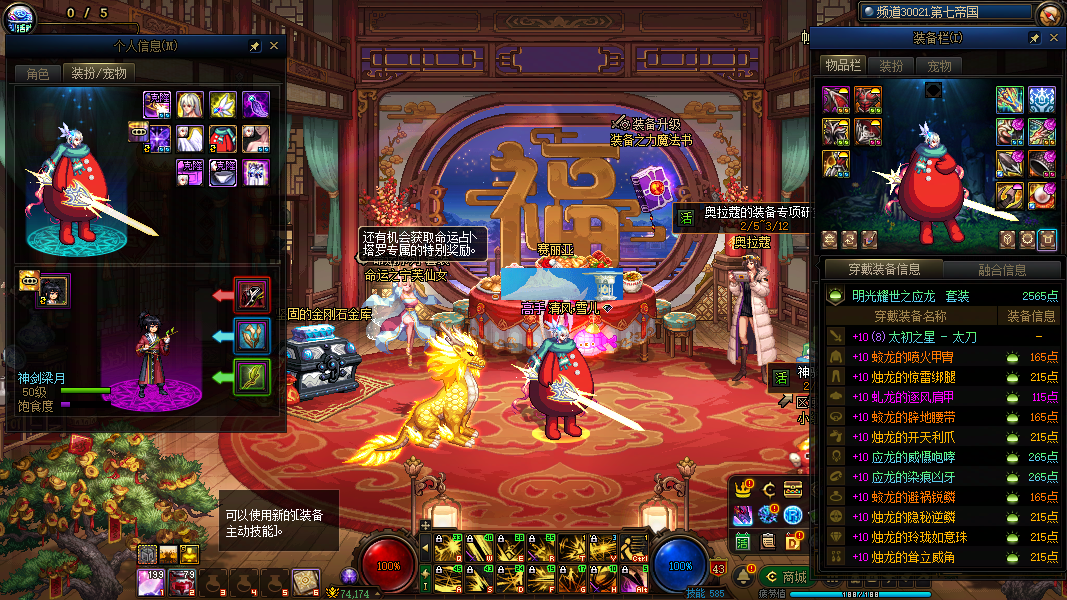Viewport: 1067px width, 600px height.
Task: Open the 宠物 tab in equipment window
Action: (x=939, y=65)
